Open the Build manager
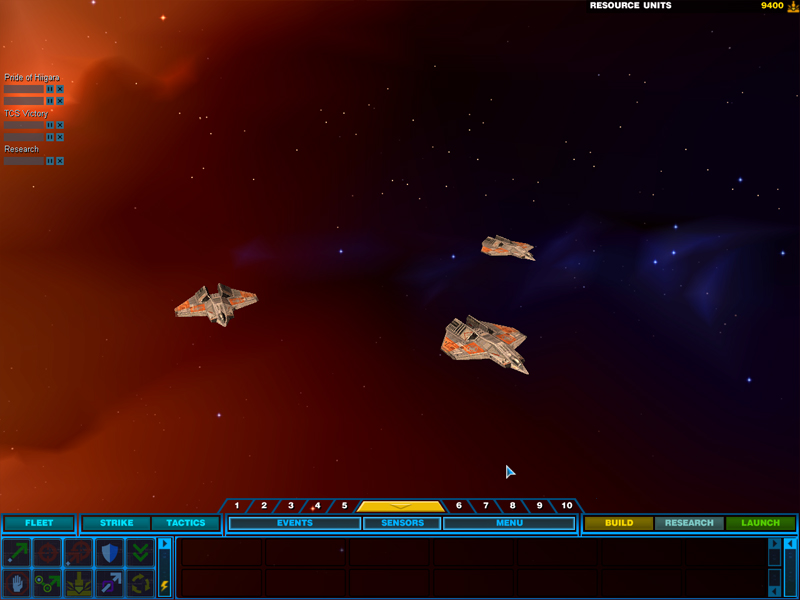800x600 pixels. pyautogui.click(x=619, y=523)
